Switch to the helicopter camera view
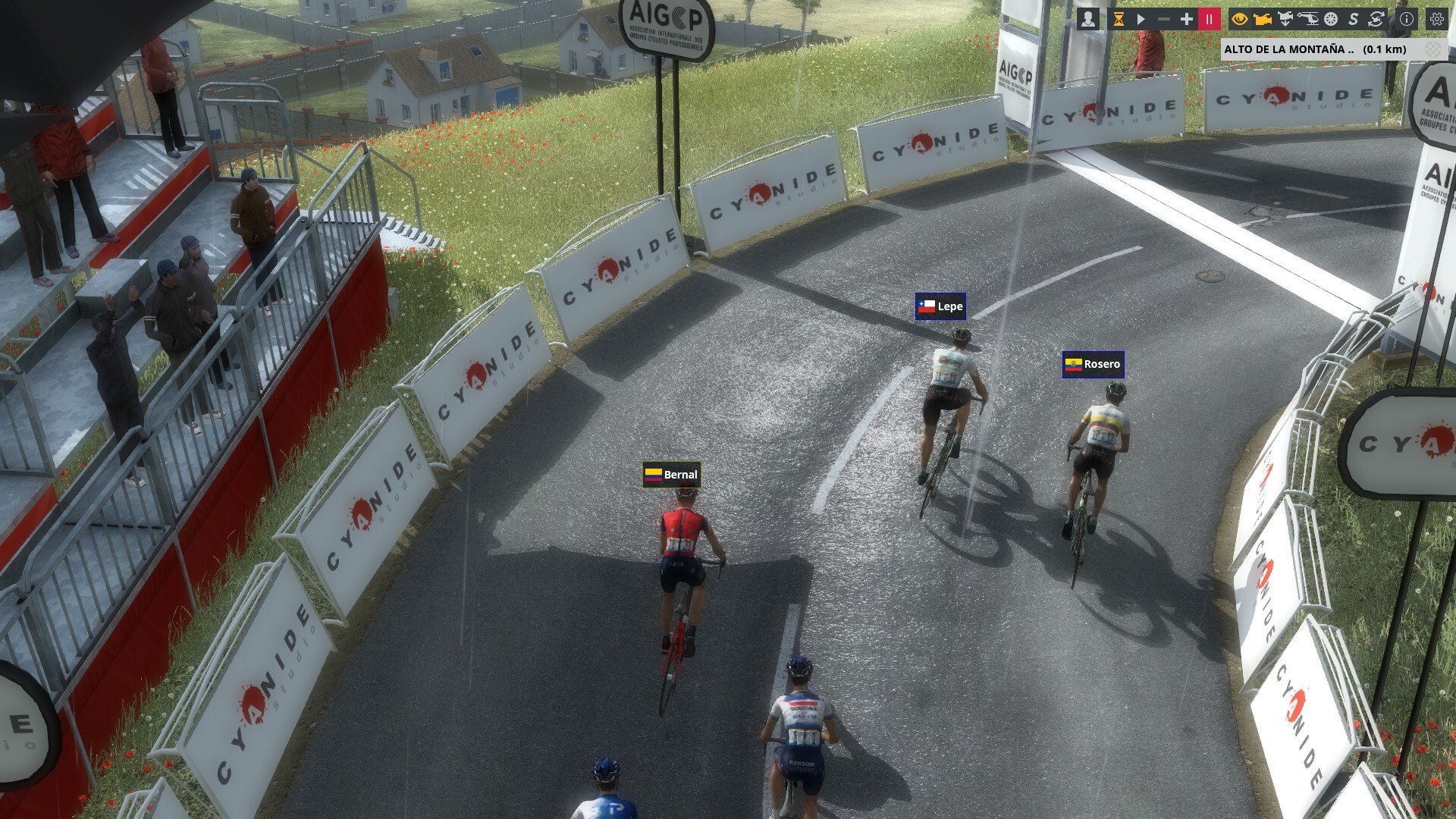This screenshot has width=1456, height=819. 1308,20
